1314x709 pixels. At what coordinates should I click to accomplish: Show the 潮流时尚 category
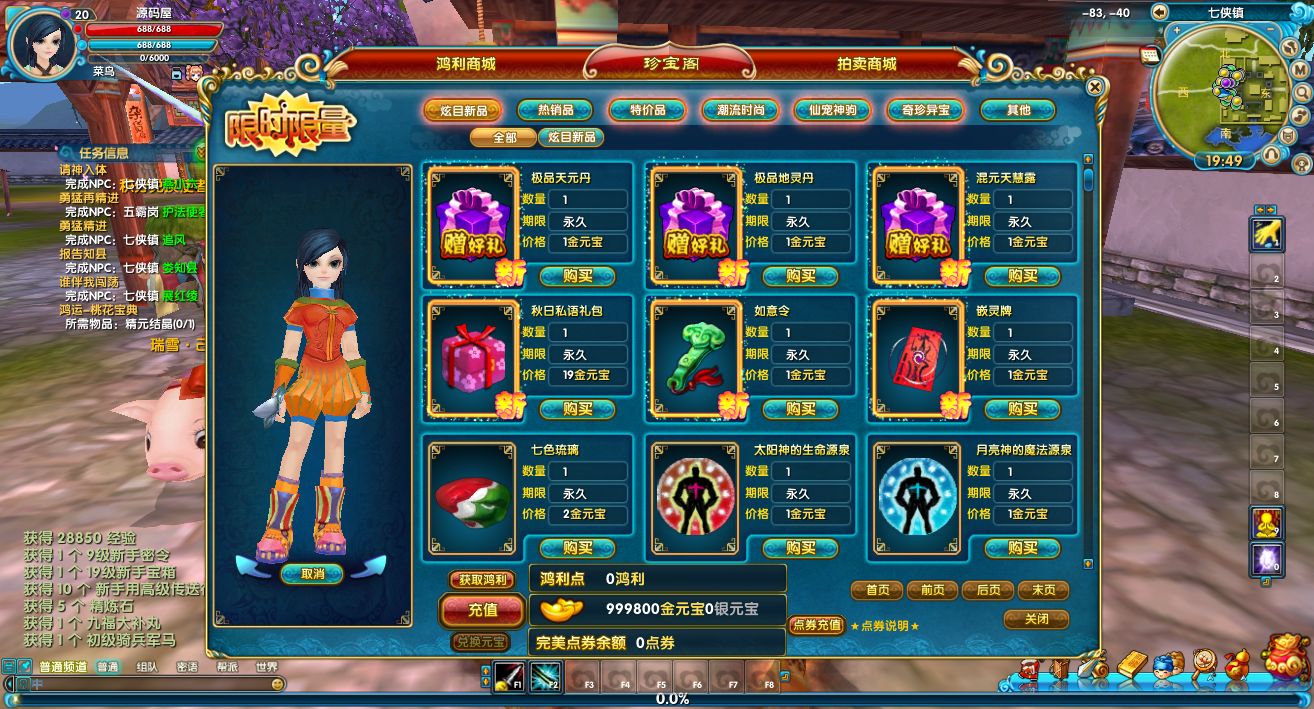click(739, 110)
